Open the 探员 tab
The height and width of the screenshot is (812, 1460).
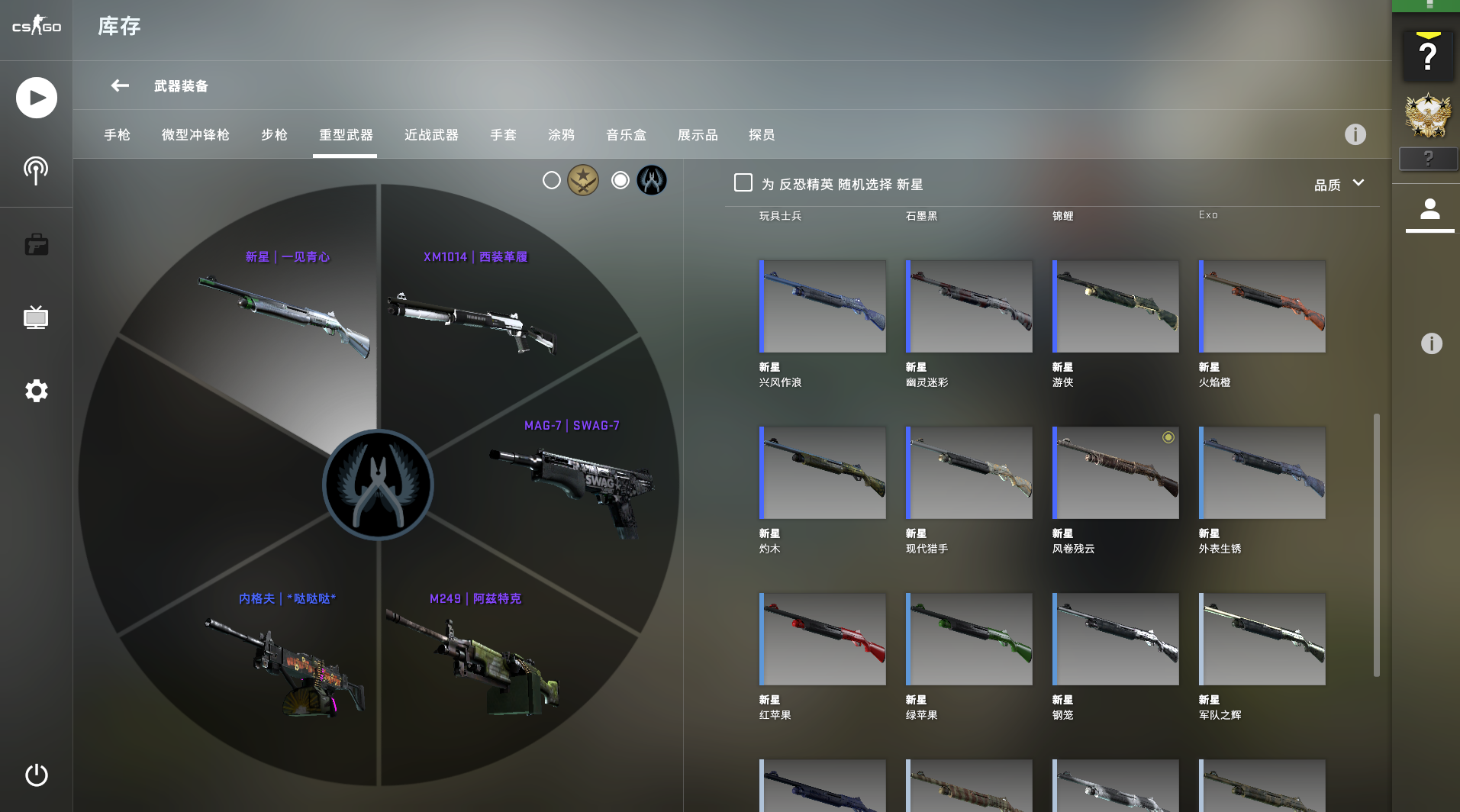coord(762,135)
